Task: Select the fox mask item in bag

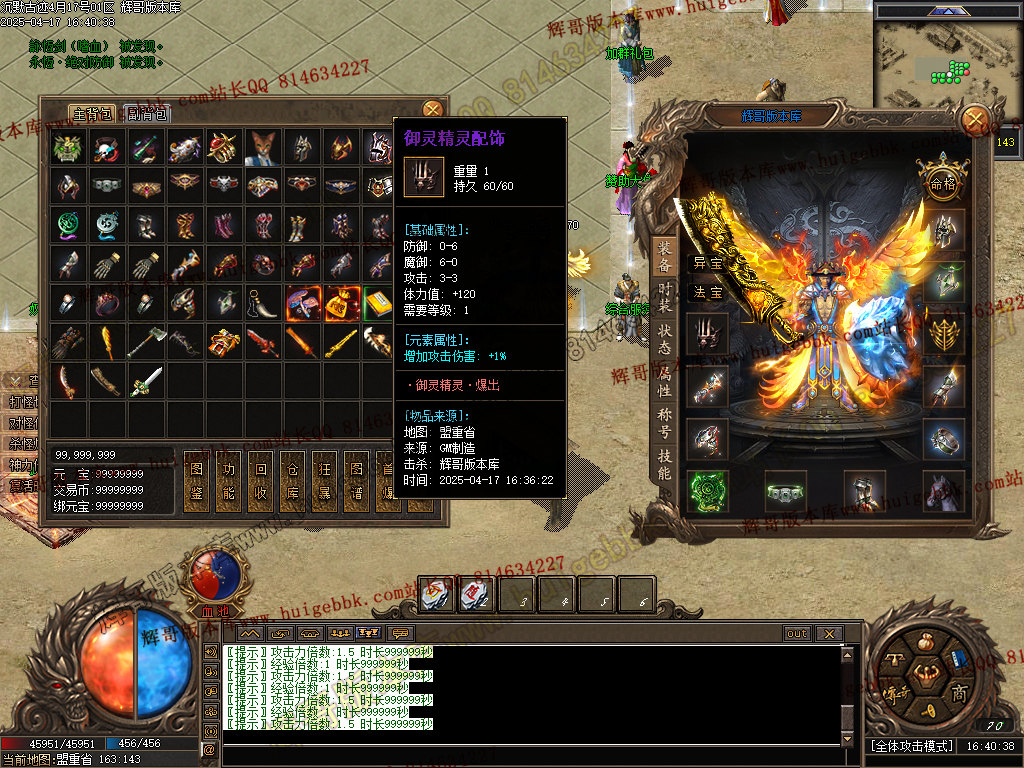Action: click(263, 148)
